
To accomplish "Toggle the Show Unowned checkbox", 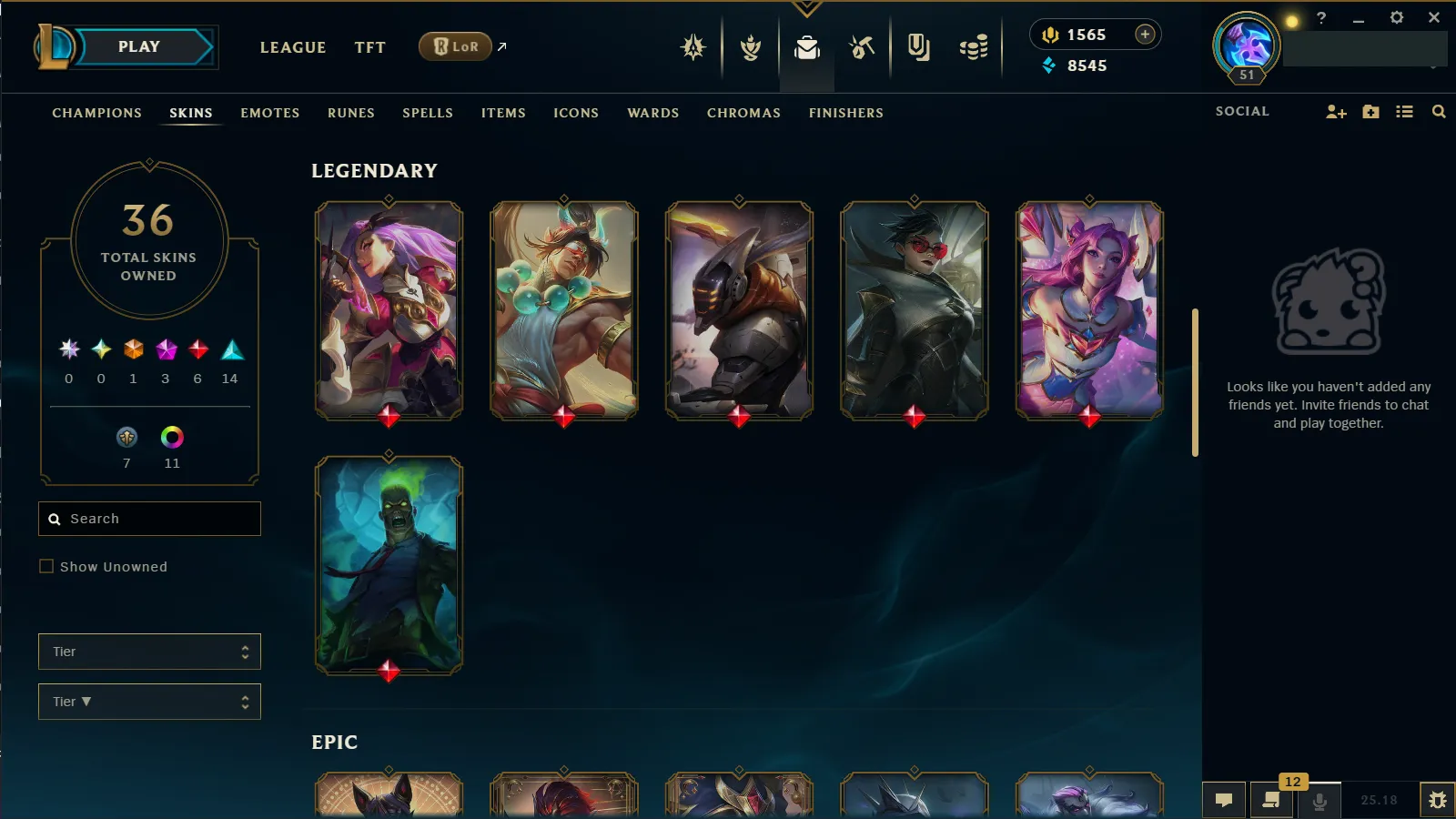I will 46,566.
